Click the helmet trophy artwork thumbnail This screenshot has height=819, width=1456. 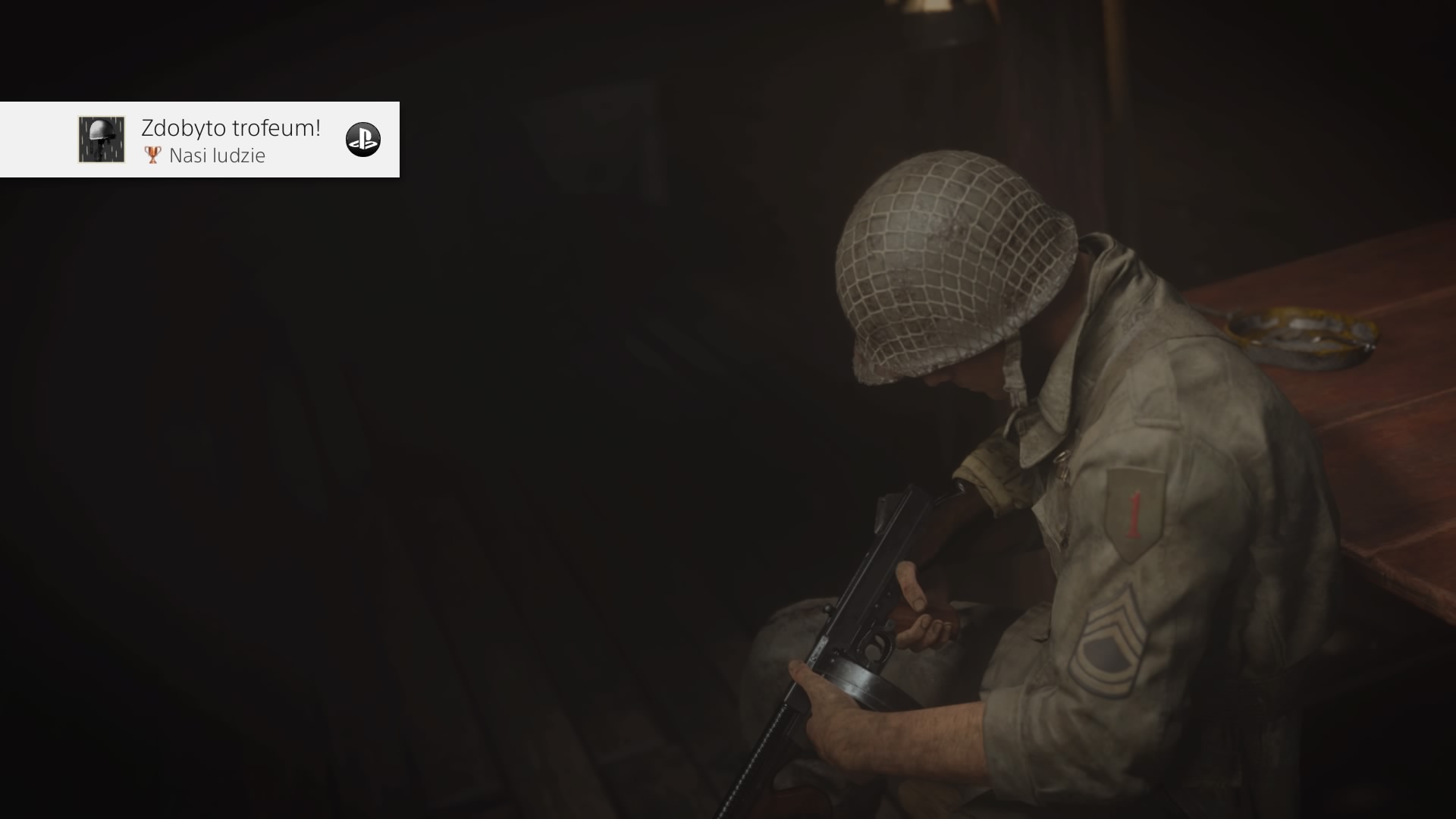click(101, 140)
